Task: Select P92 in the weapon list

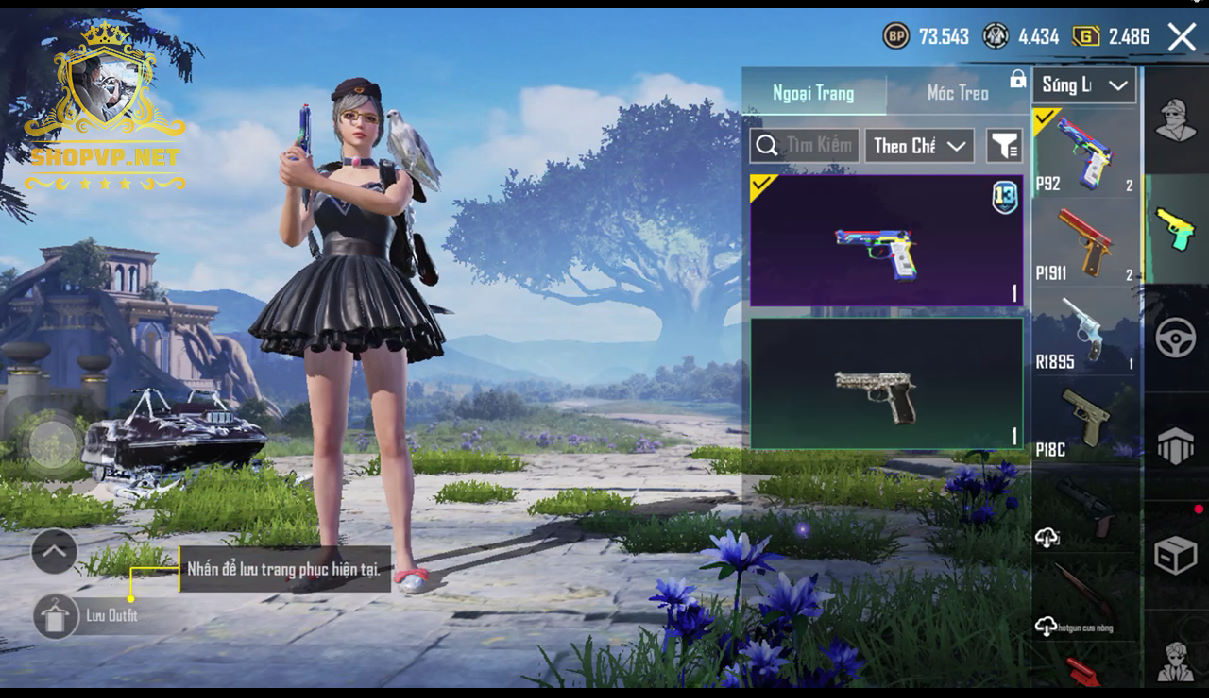Action: [x=1084, y=152]
